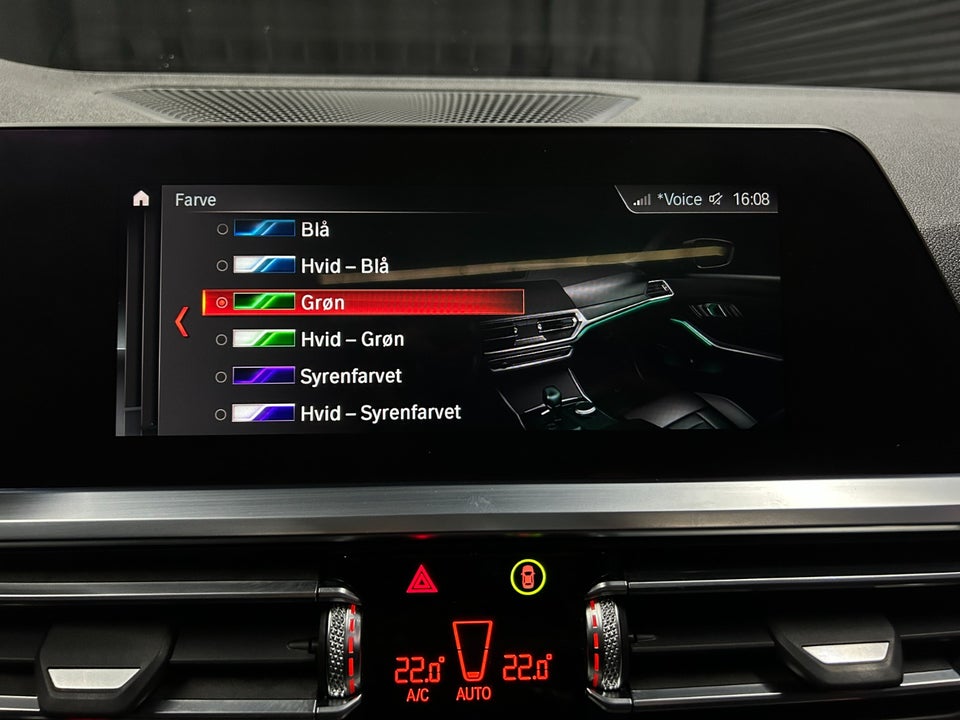The image size is (960, 720).
Task: Tap the muted speaker status icon
Action: click(x=716, y=199)
